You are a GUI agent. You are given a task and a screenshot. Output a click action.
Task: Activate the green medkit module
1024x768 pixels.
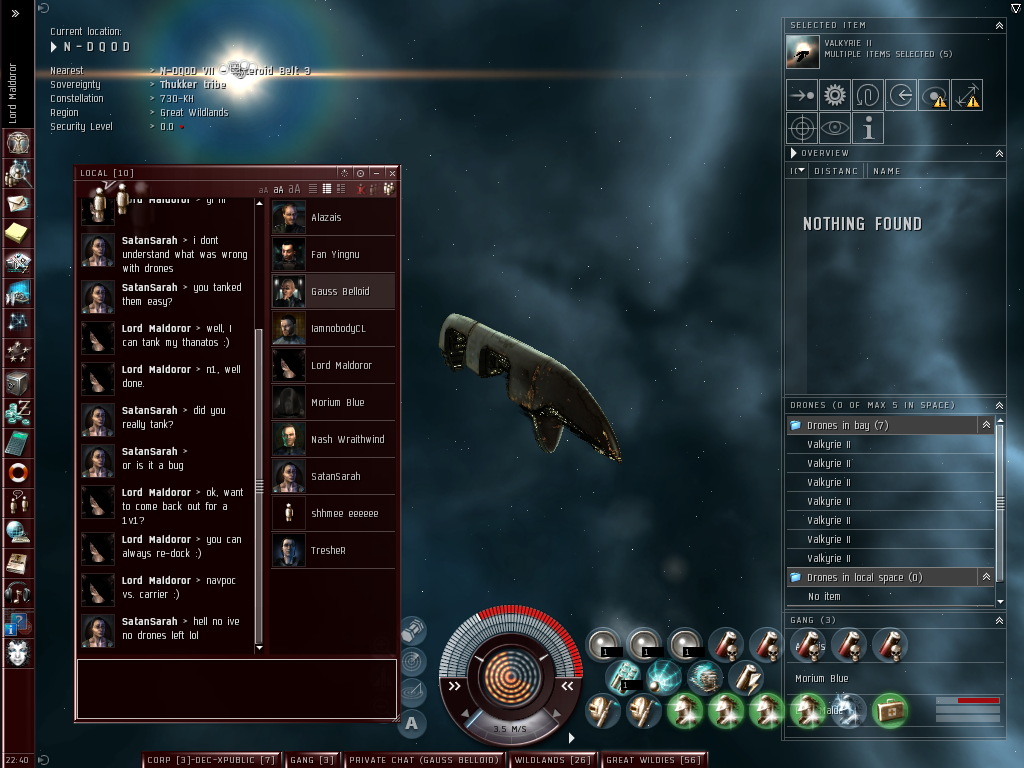point(889,710)
